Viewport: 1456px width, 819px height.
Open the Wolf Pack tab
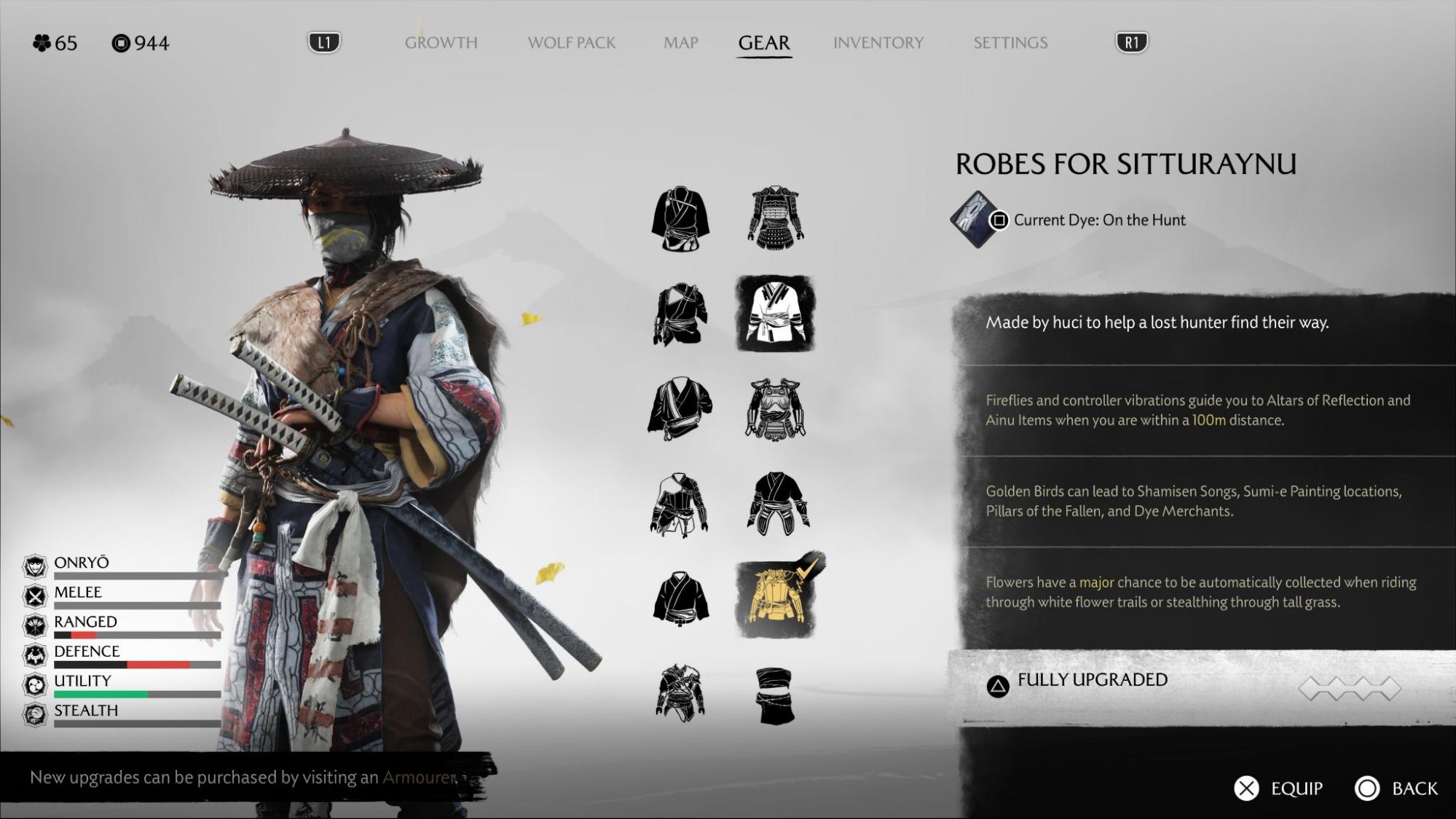[571, 43]
